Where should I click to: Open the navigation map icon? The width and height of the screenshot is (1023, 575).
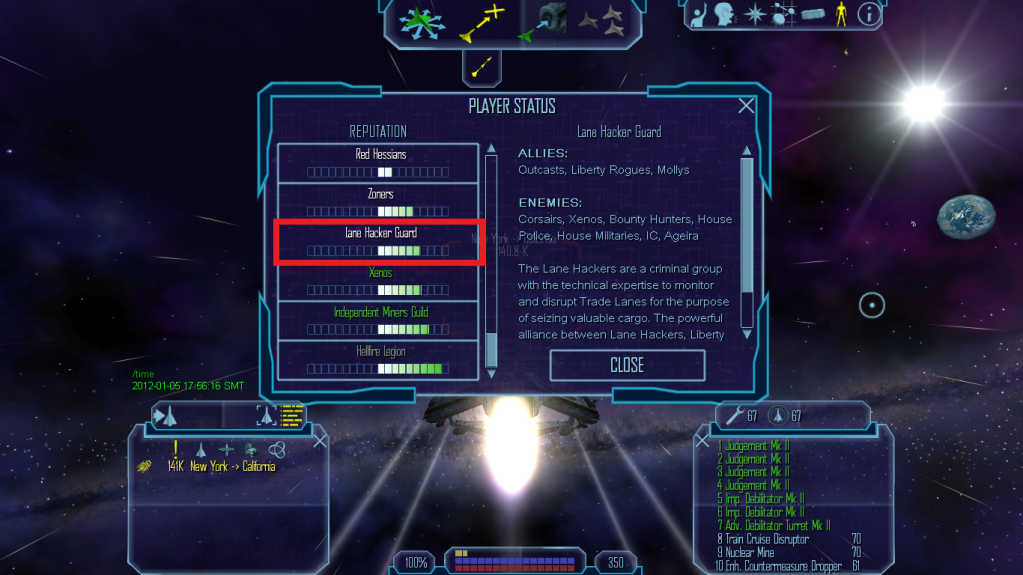point(784,14)
